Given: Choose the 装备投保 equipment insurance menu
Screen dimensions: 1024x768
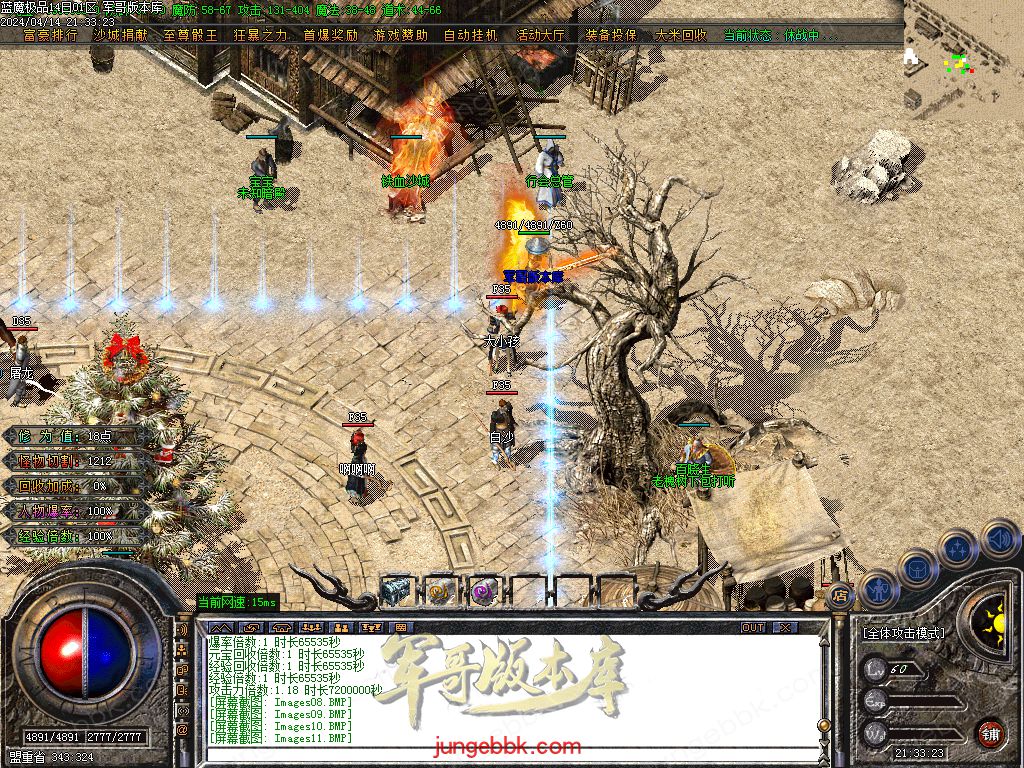Looking at the screenshot, I should [611, 35].
